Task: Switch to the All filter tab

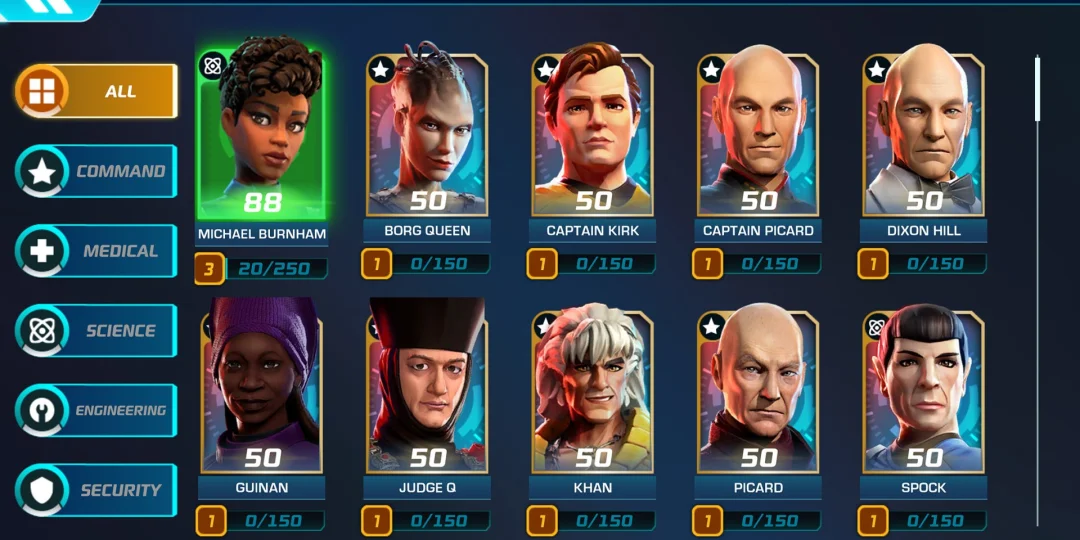Action: (96, 92)
